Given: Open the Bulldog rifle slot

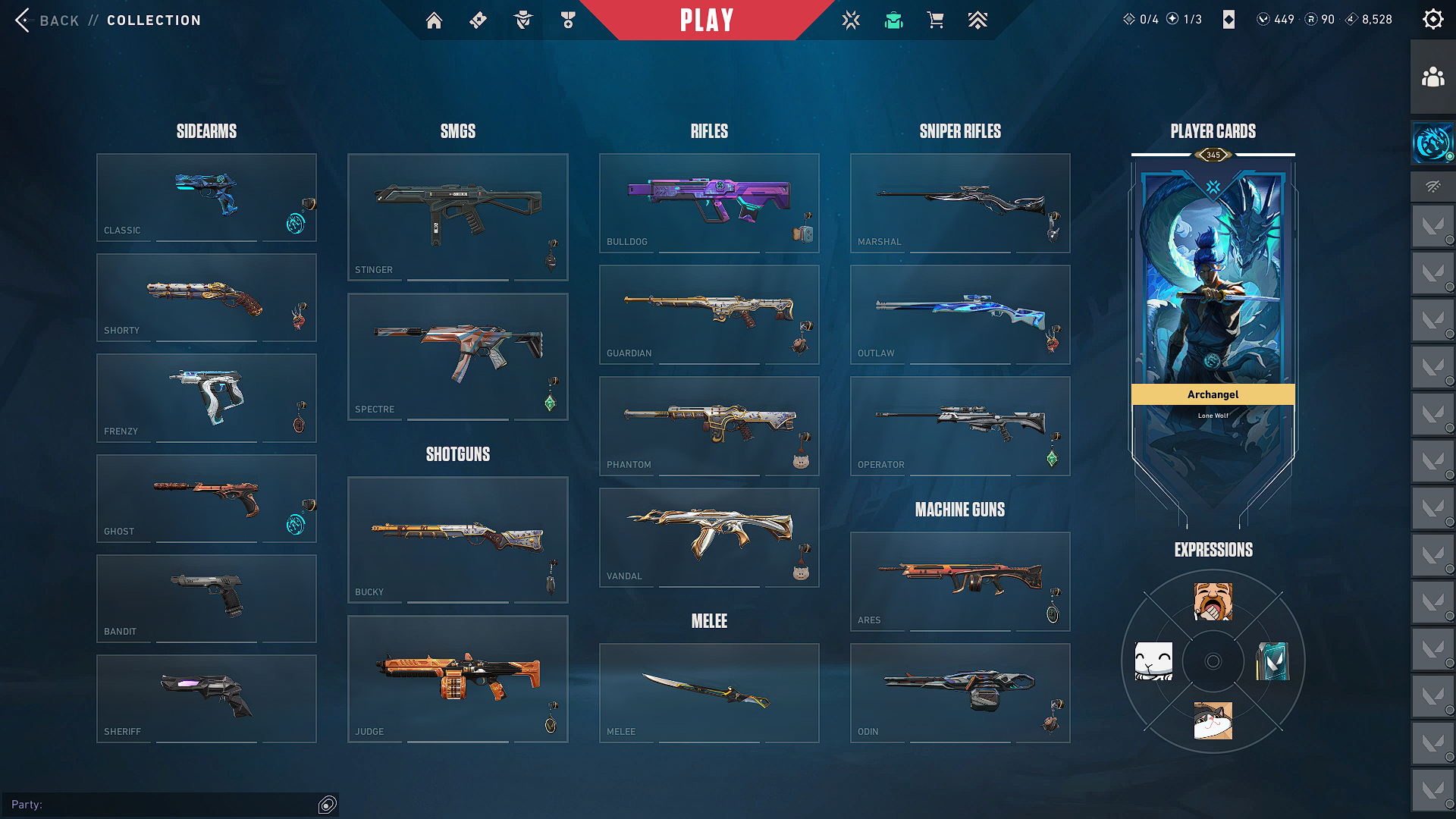Looking at the screenshot, I should click(x=709, y=202).
